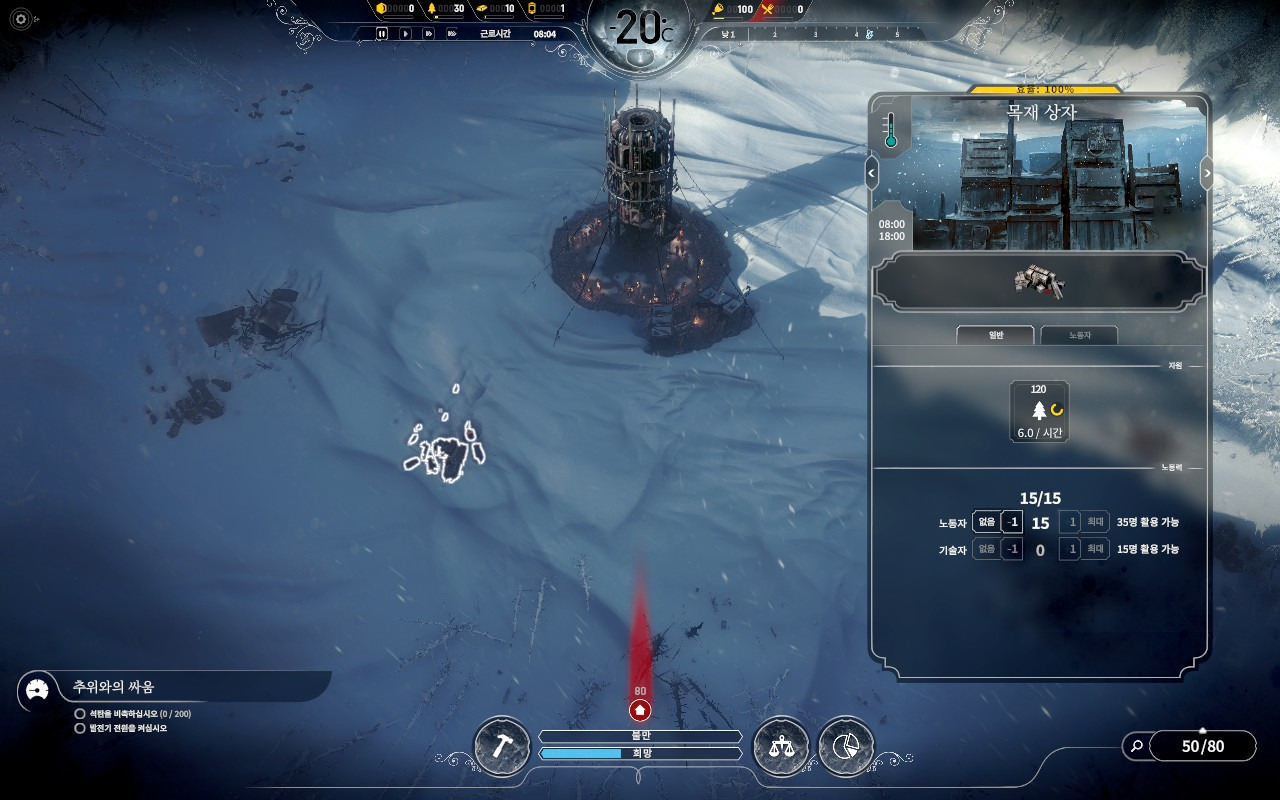
Task: Switch to the 노동자 tab
Action: point(1079,336)
